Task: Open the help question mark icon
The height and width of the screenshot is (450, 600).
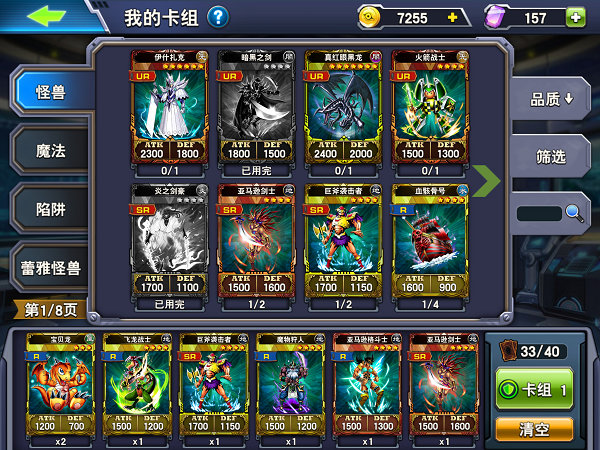Action: coord(217,17)
